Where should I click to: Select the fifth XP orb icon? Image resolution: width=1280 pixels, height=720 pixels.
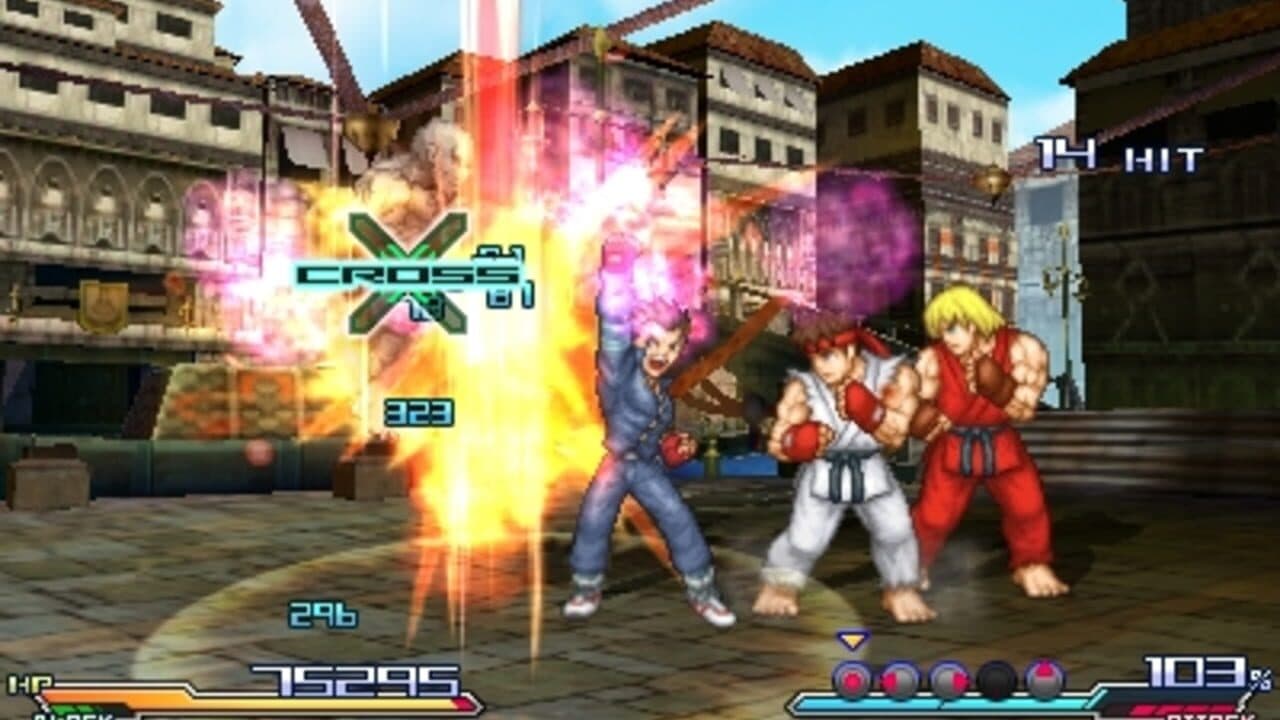click(1044, 679)
